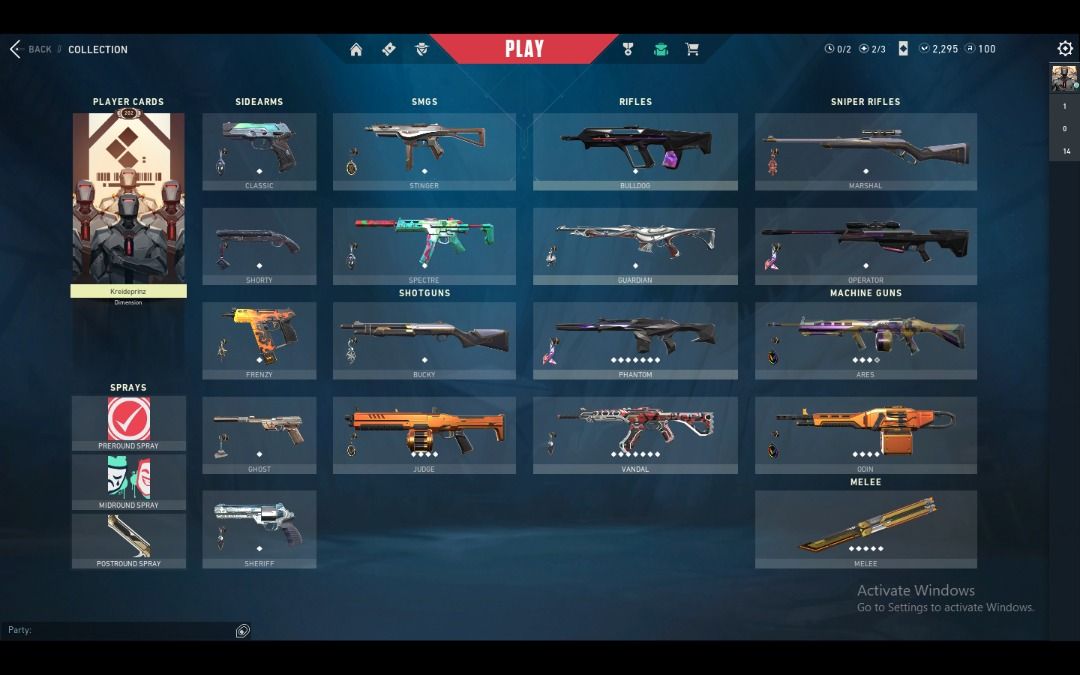
Task: Select the Preround Spray slot
Action: click(x=128, y=422)
